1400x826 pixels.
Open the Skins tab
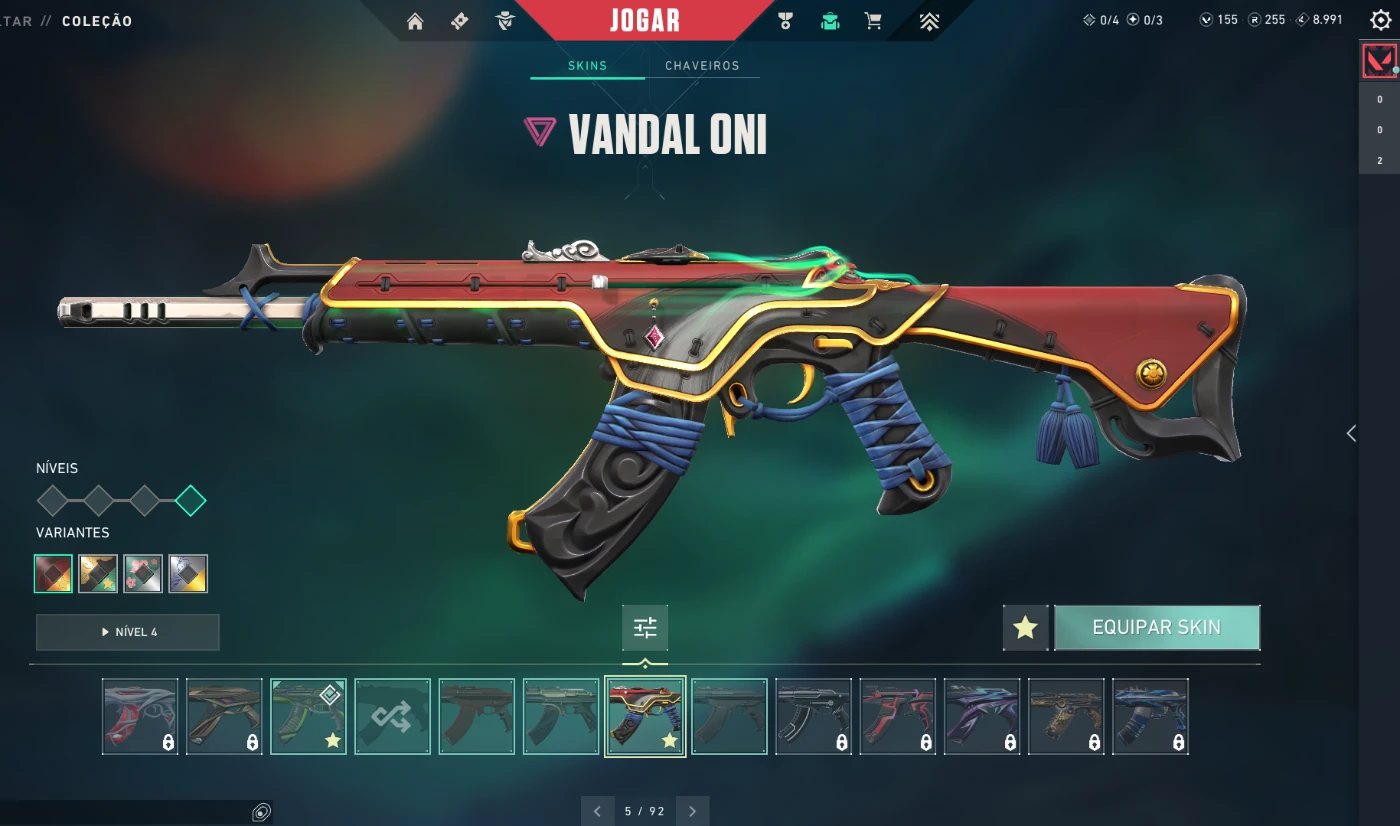pyautogui.click(x=587, y=66)
